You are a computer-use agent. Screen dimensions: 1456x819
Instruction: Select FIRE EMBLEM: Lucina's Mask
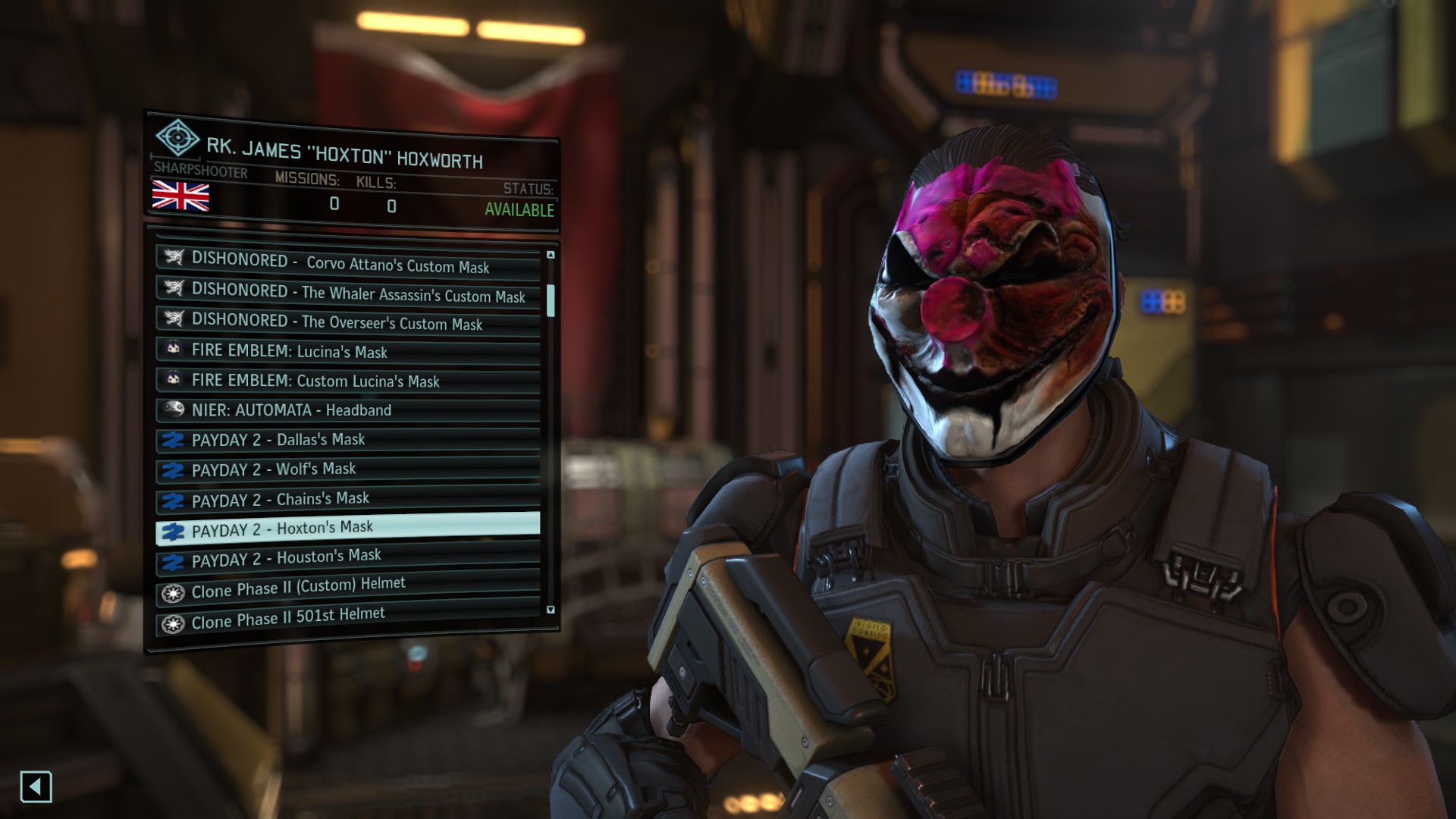coord(349,350)
